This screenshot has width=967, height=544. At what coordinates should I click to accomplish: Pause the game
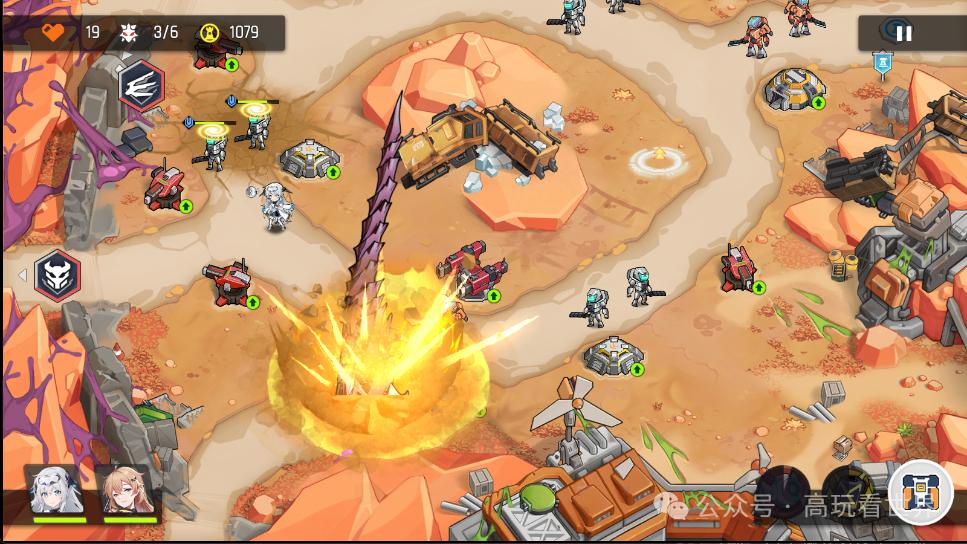pyautogui.click(x=903, y=33)
